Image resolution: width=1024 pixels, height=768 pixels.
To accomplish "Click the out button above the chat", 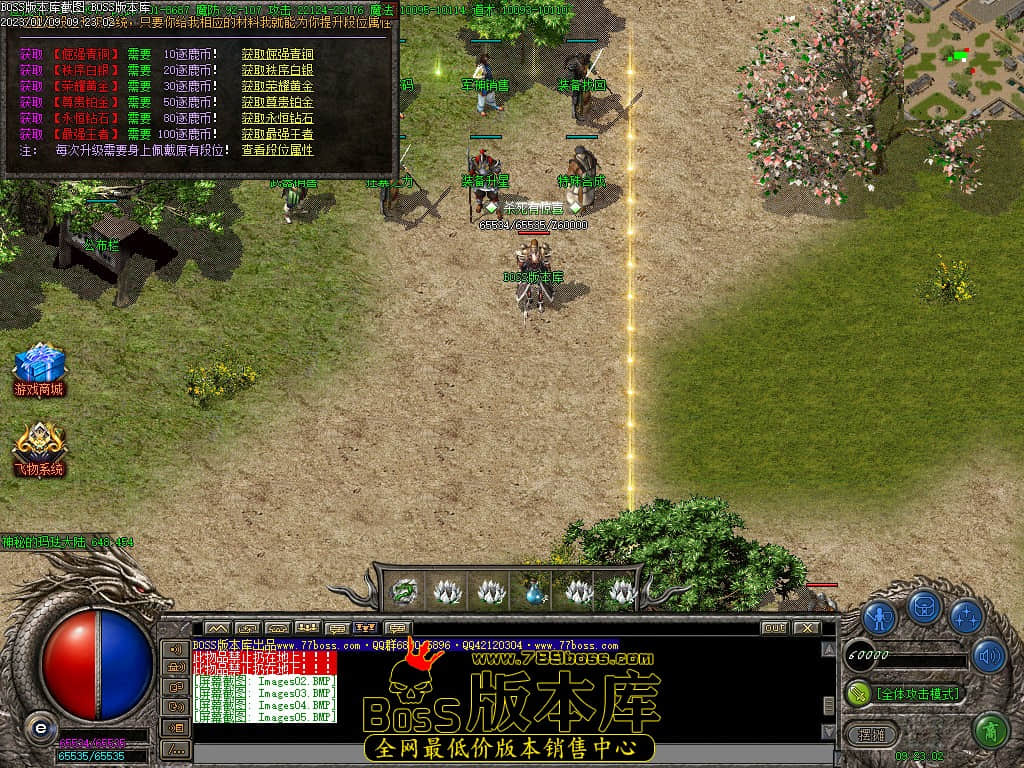I will [x=774, y=628].
